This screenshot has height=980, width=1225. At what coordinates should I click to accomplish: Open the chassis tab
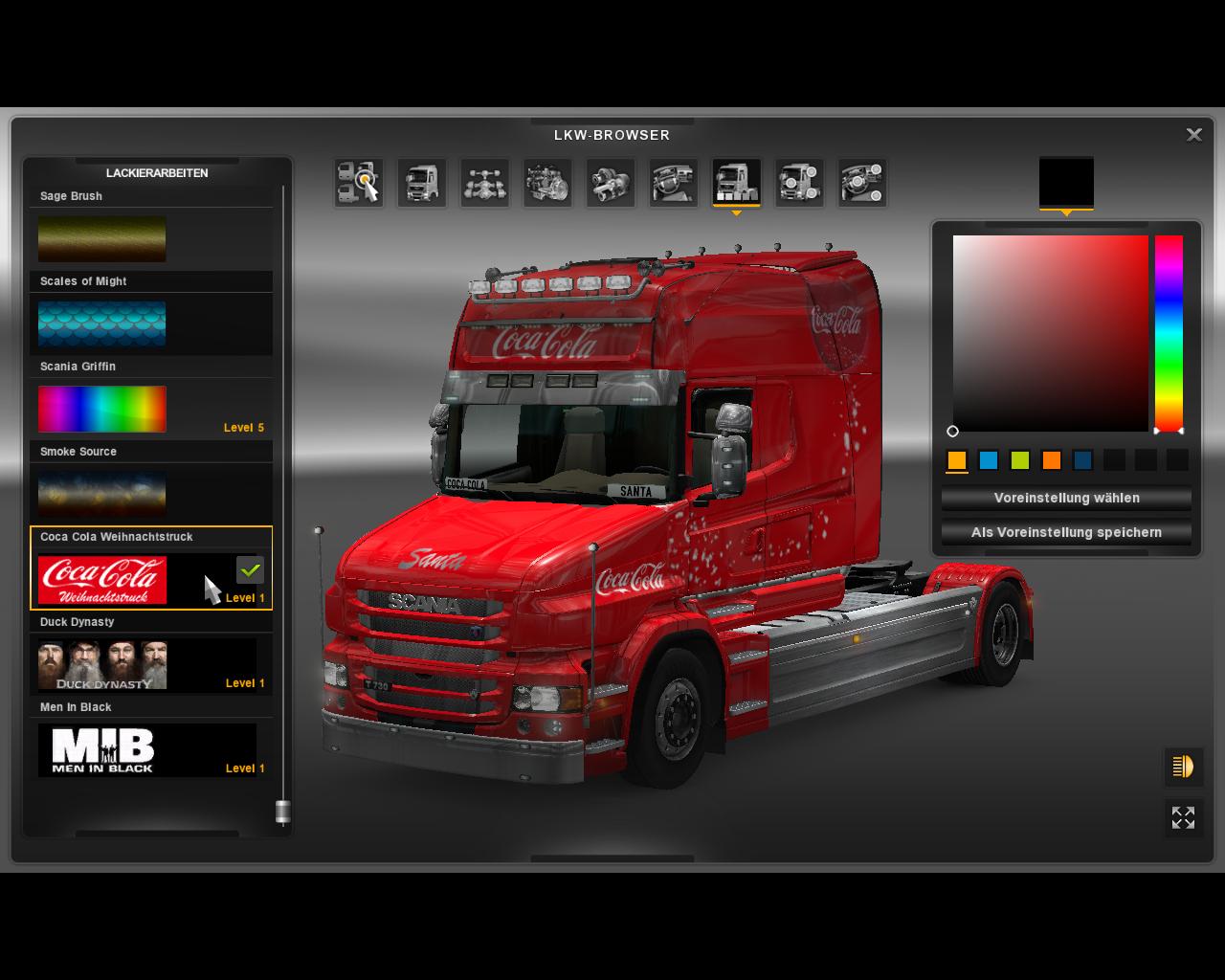pos(485,182)
